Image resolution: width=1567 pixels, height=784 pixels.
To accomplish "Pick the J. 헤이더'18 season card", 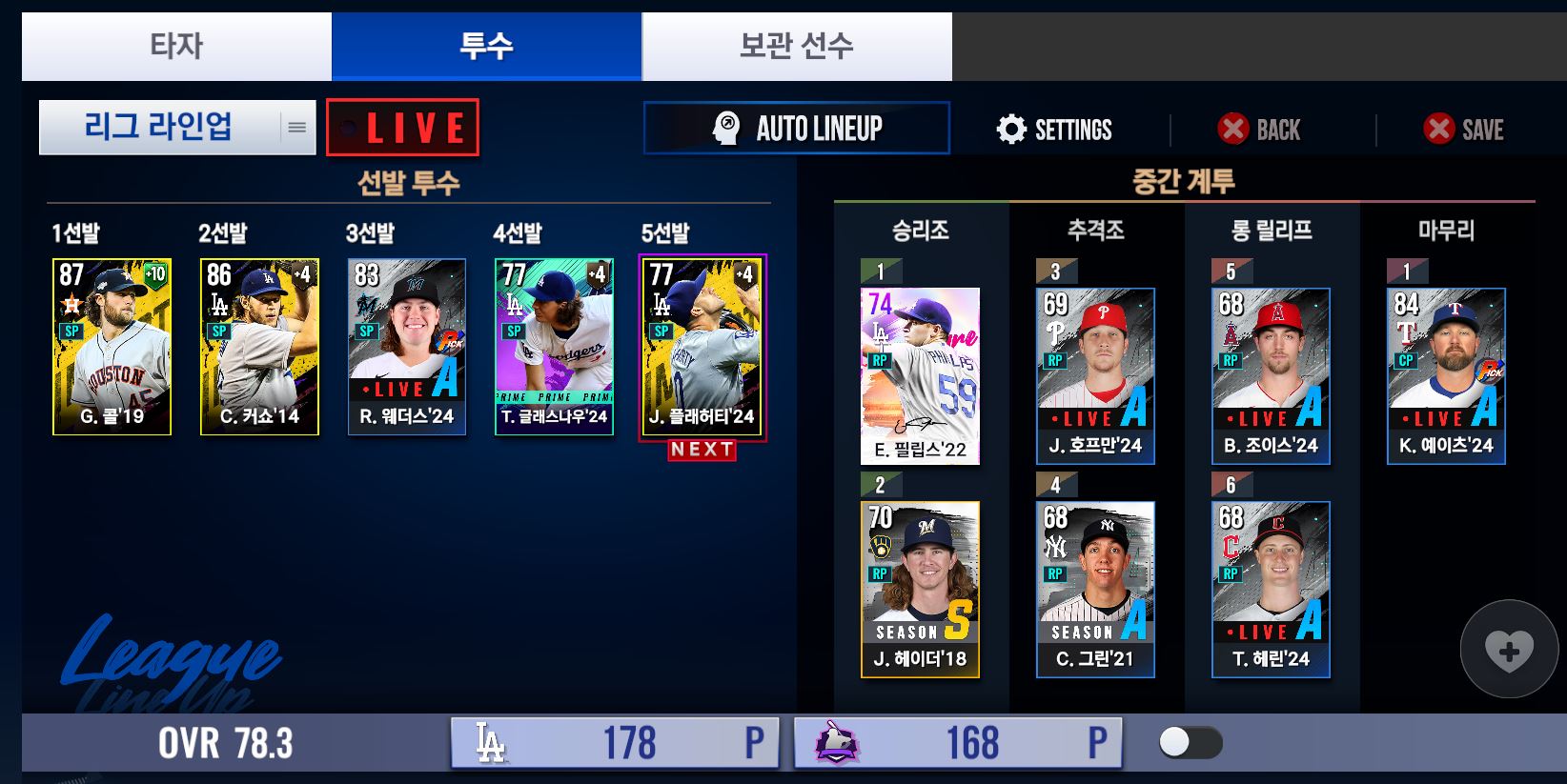I will (920, 590).
